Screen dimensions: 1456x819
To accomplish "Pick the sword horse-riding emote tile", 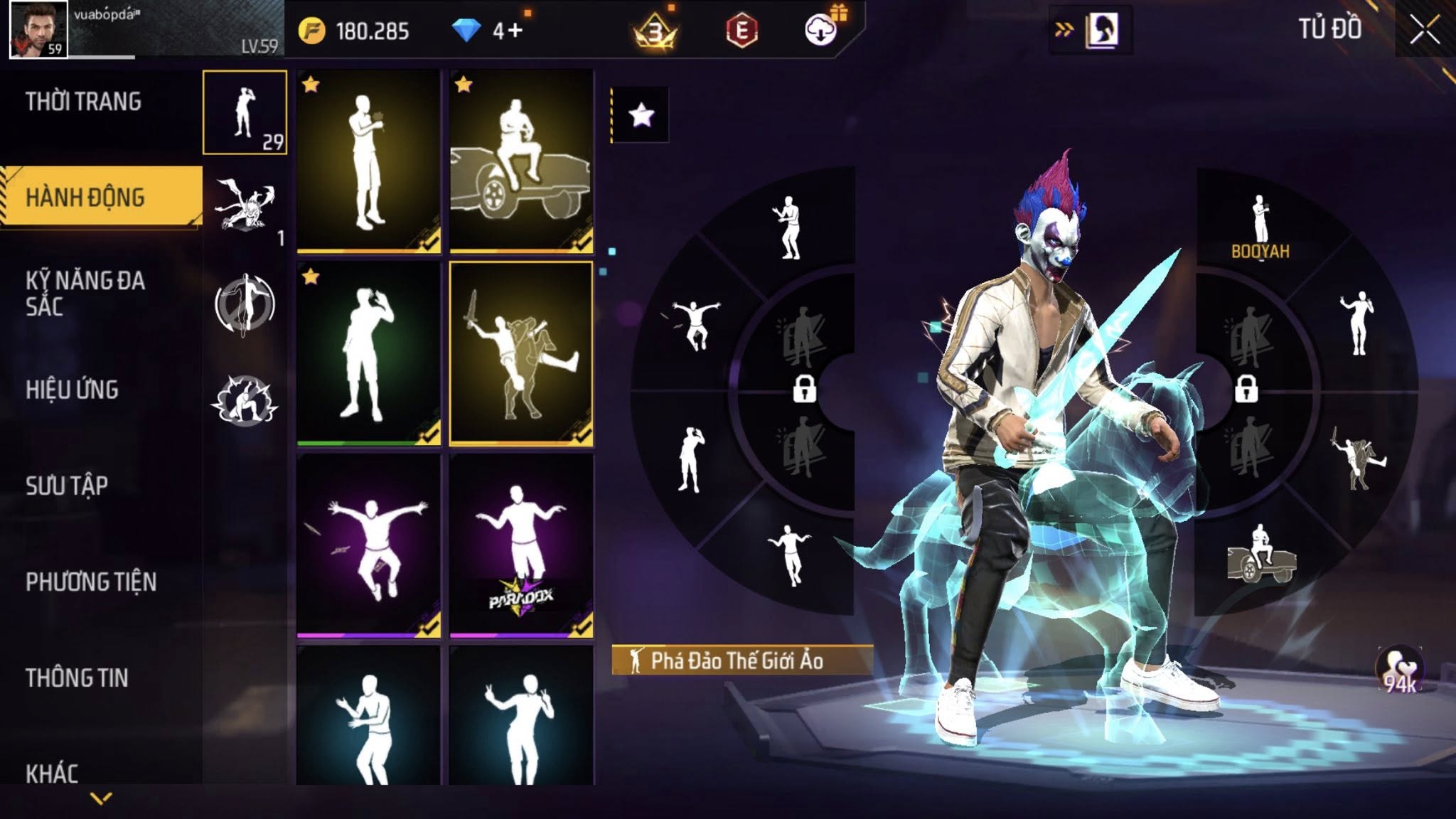I will (521, 353).
